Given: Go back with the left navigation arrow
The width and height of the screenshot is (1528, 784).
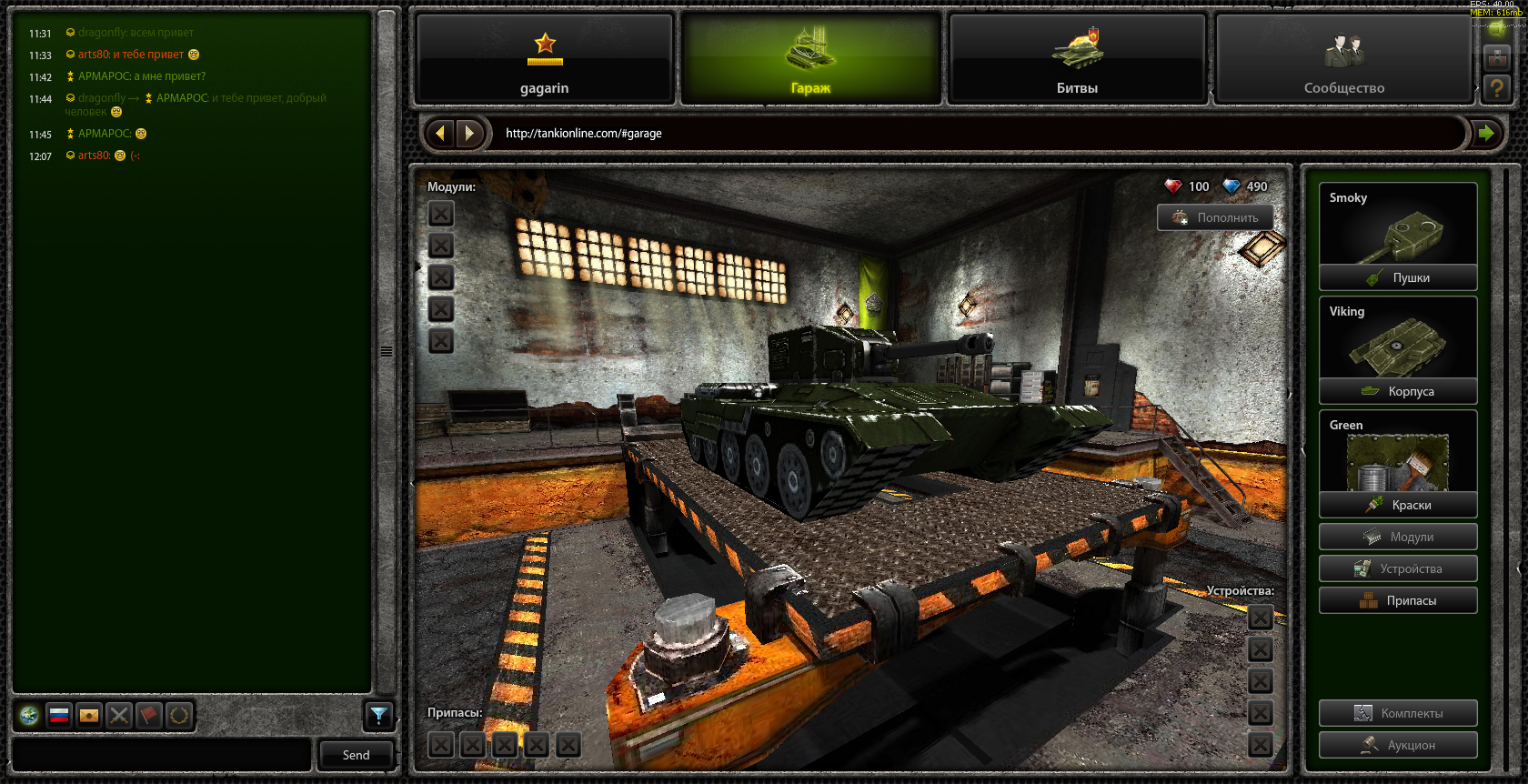Looking at the screenshot, I should click(x=441, y=134).
